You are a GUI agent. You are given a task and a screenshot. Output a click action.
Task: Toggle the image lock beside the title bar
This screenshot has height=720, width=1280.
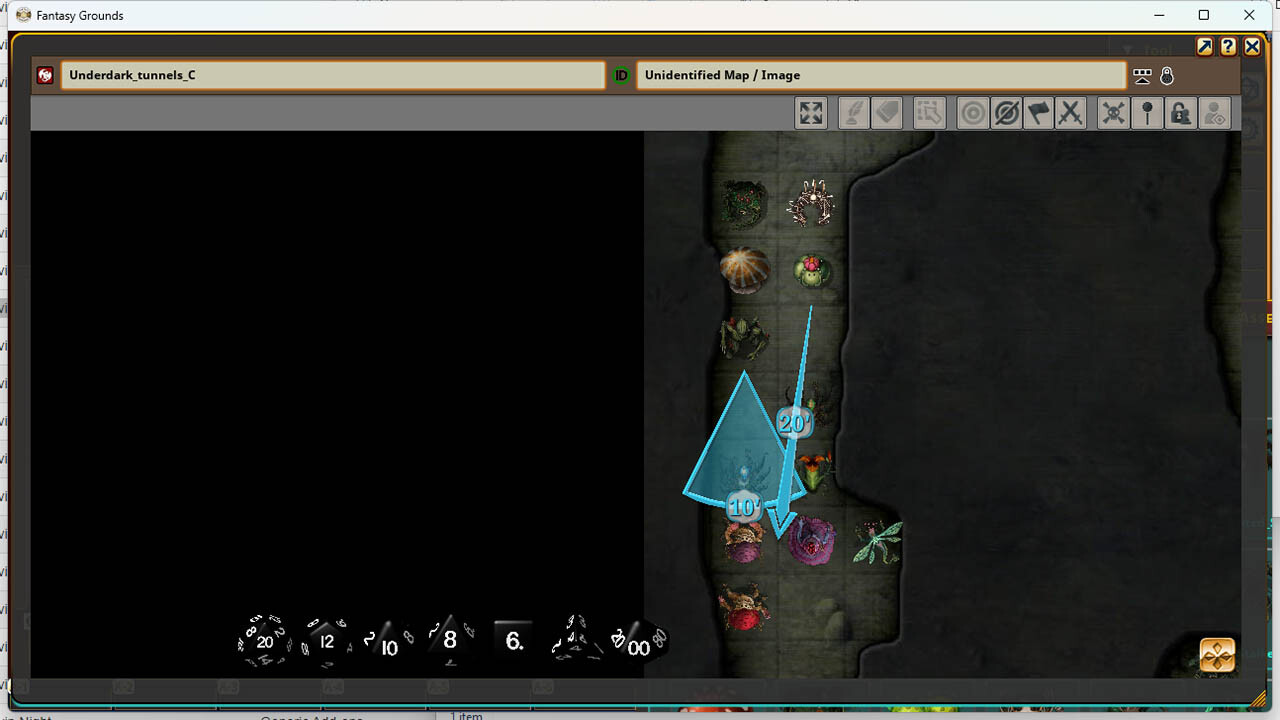tap(1168, 75)
